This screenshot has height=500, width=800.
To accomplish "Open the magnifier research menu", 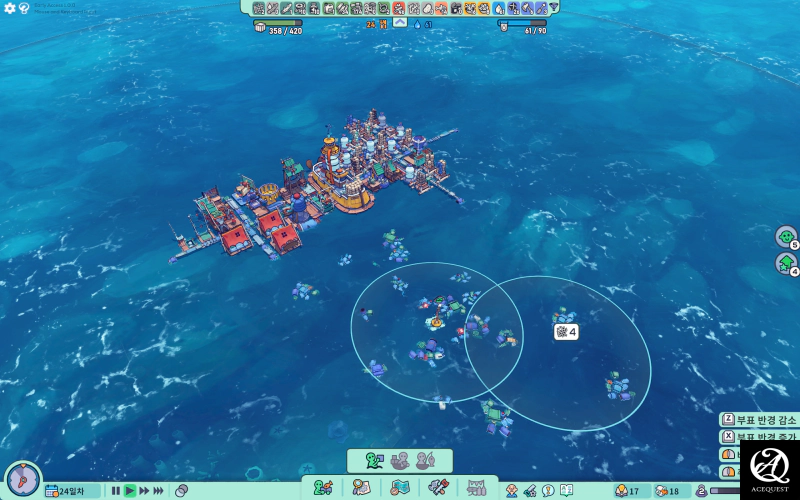I will tap(362, 488).
